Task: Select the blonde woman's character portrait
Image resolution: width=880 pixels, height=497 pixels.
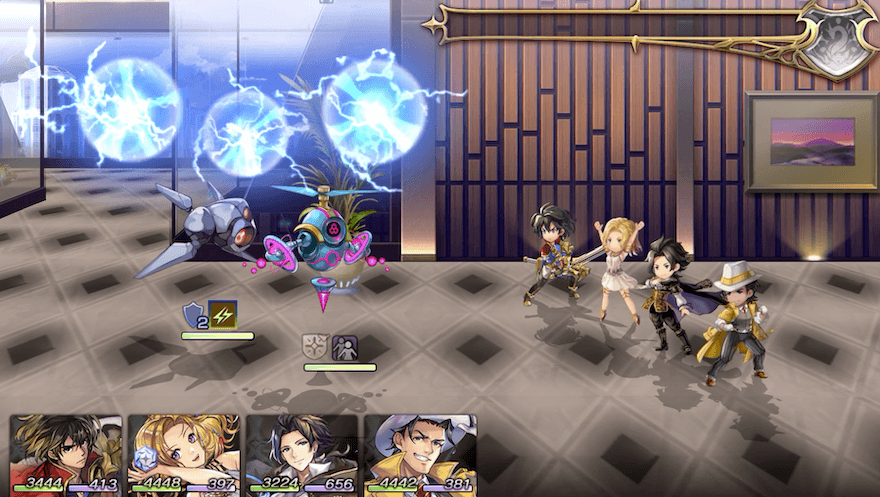Action: (x=184, y=455)
